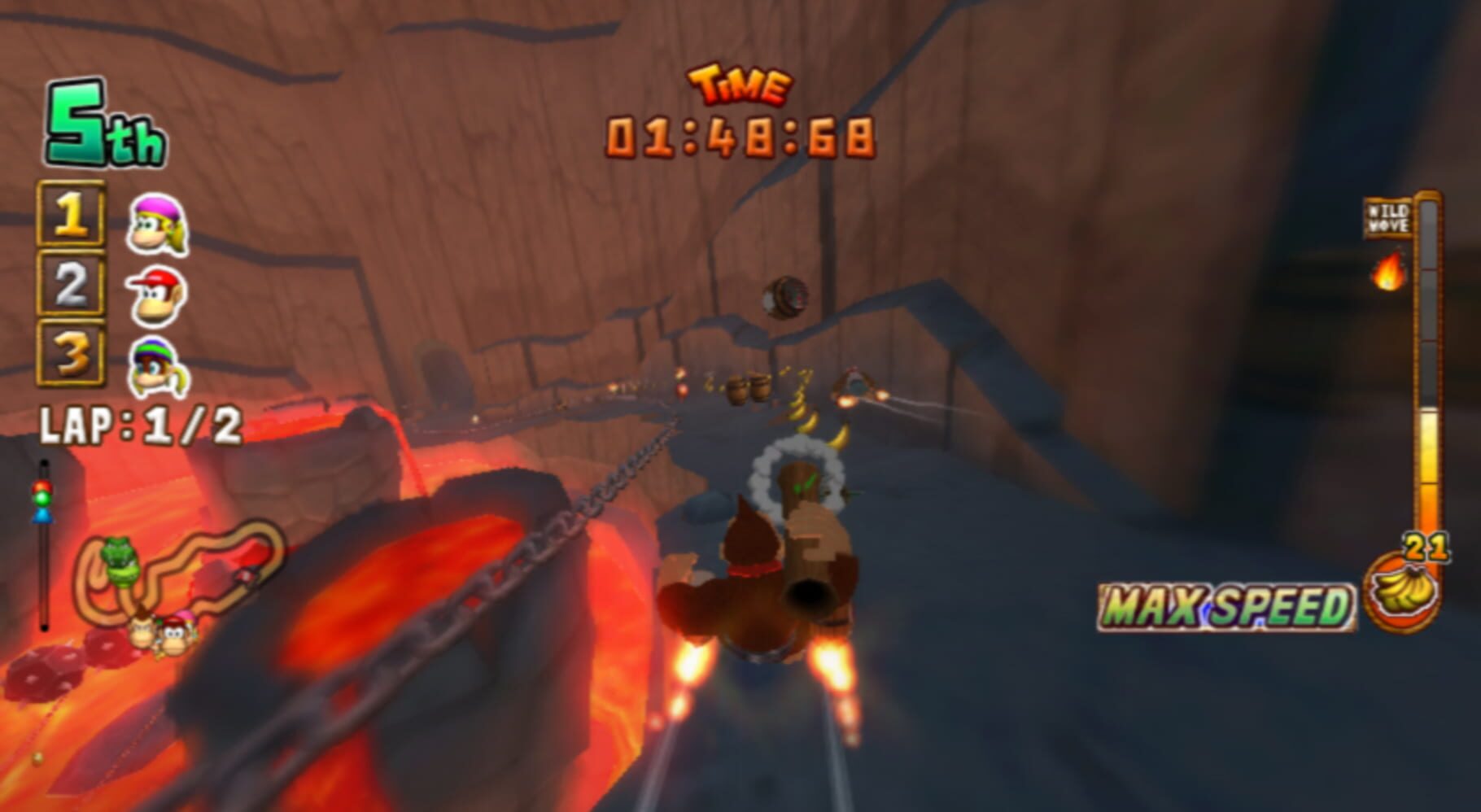
Task: Click the race timer showing 01:48:68
Action: [739, 138]
